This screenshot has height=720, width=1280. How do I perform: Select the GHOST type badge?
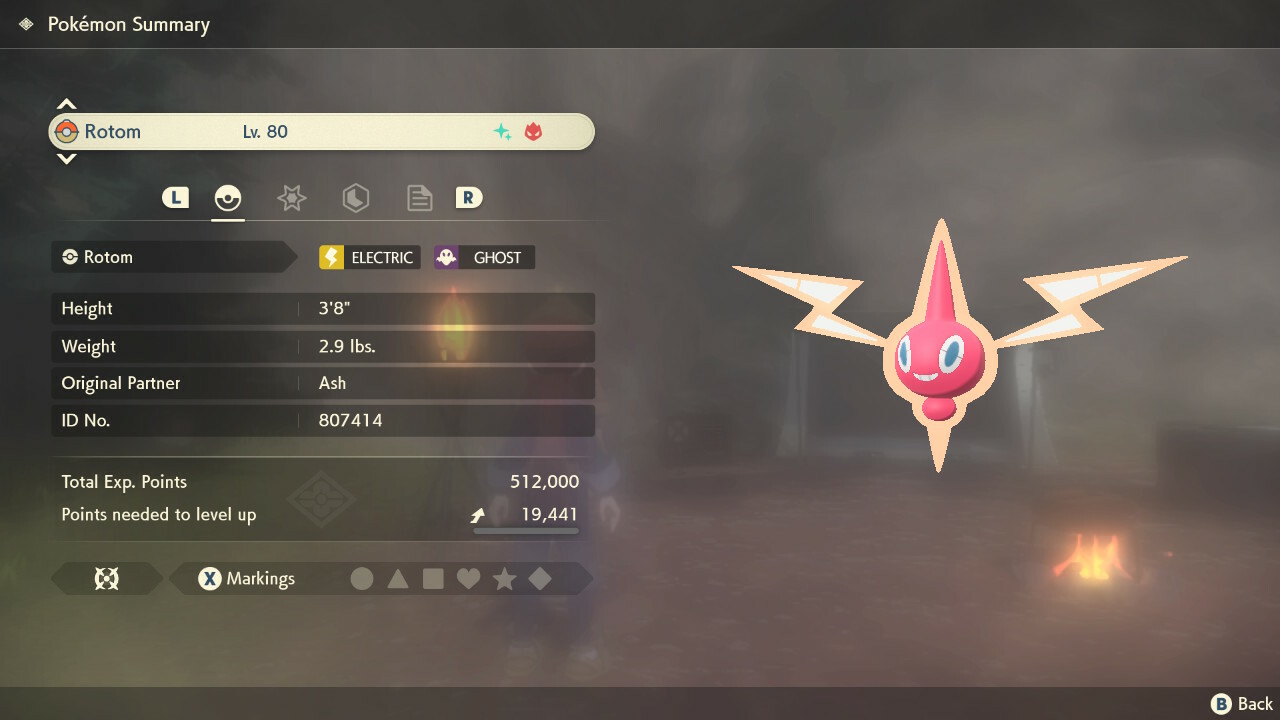pyautogui.click(x=484, y=258)
